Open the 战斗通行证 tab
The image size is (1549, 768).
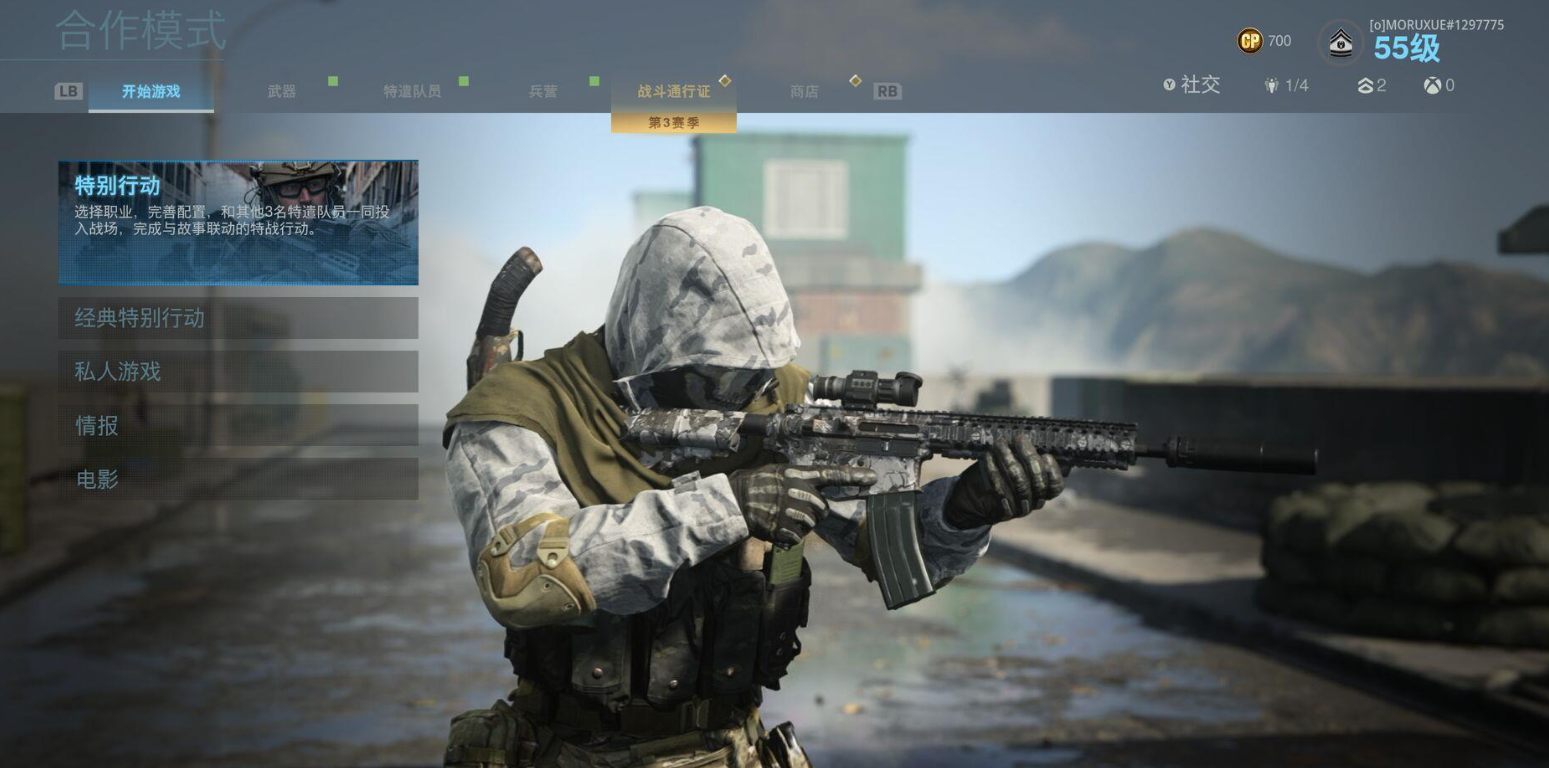tap(673, 91)
